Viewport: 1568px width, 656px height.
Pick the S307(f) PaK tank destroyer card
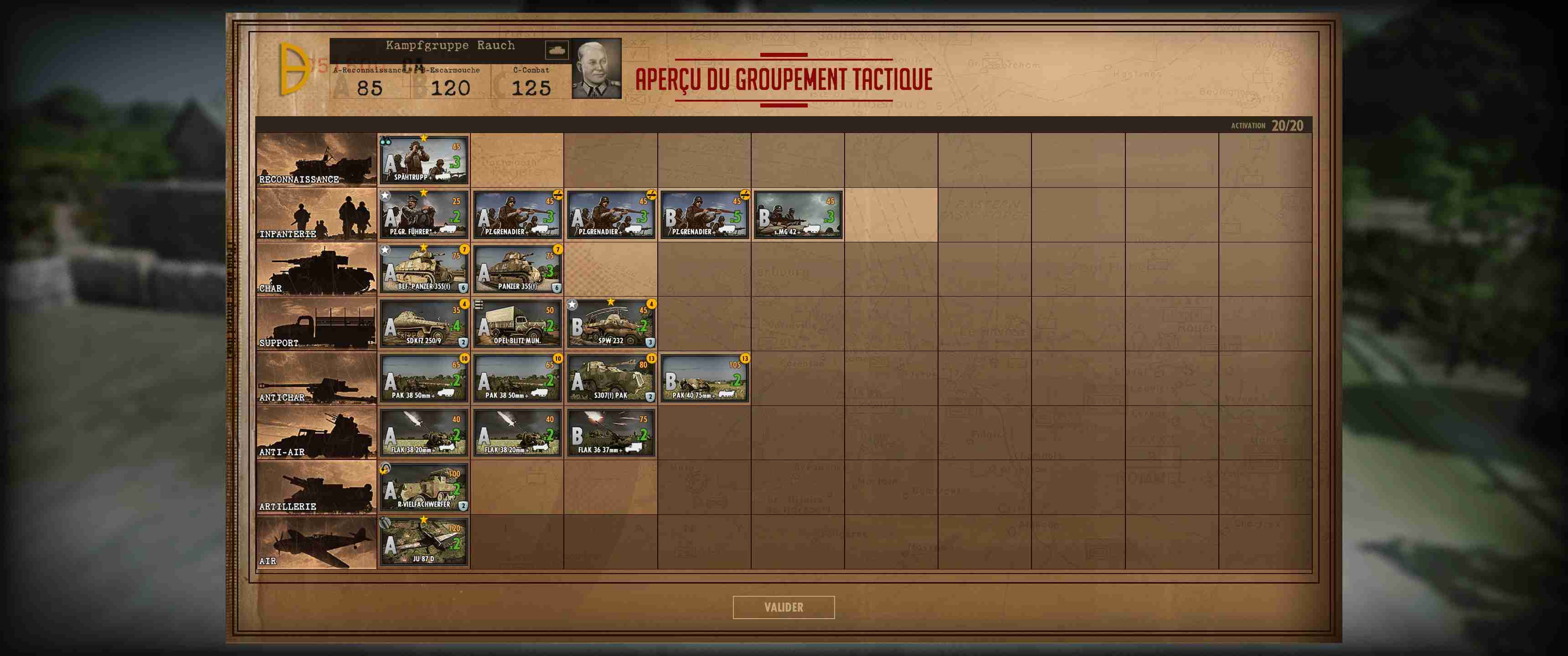coord(611,379)
